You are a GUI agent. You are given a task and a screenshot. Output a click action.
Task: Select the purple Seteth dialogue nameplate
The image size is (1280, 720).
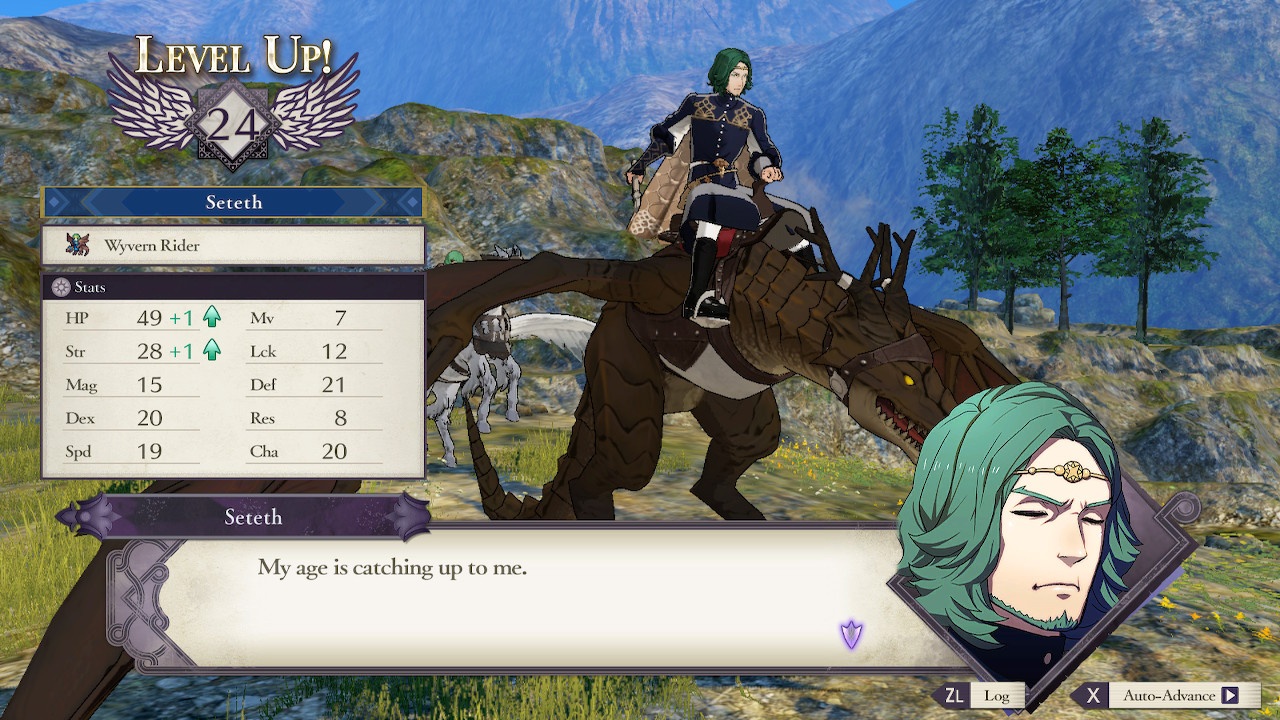pyautogui.click(x=253, y=517)
